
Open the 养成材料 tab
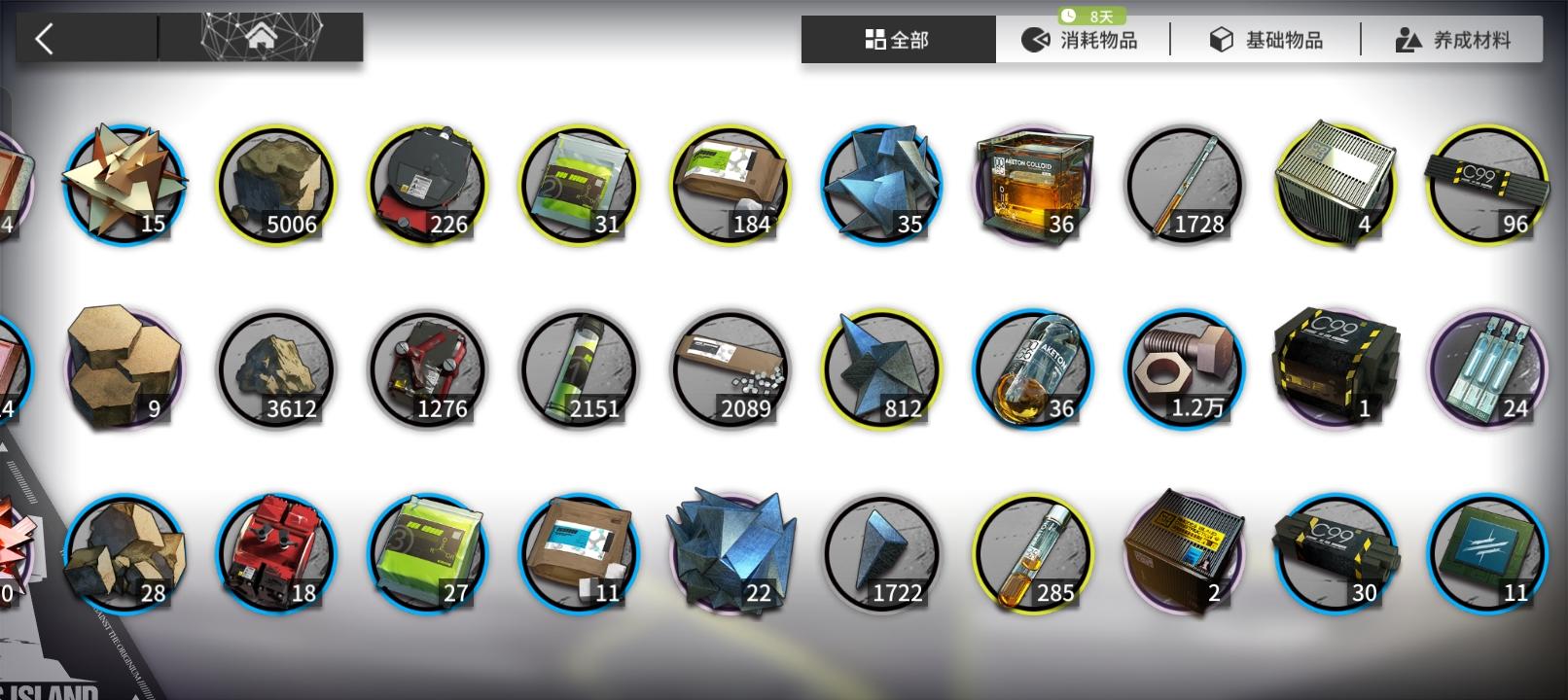click(1451, 39)
